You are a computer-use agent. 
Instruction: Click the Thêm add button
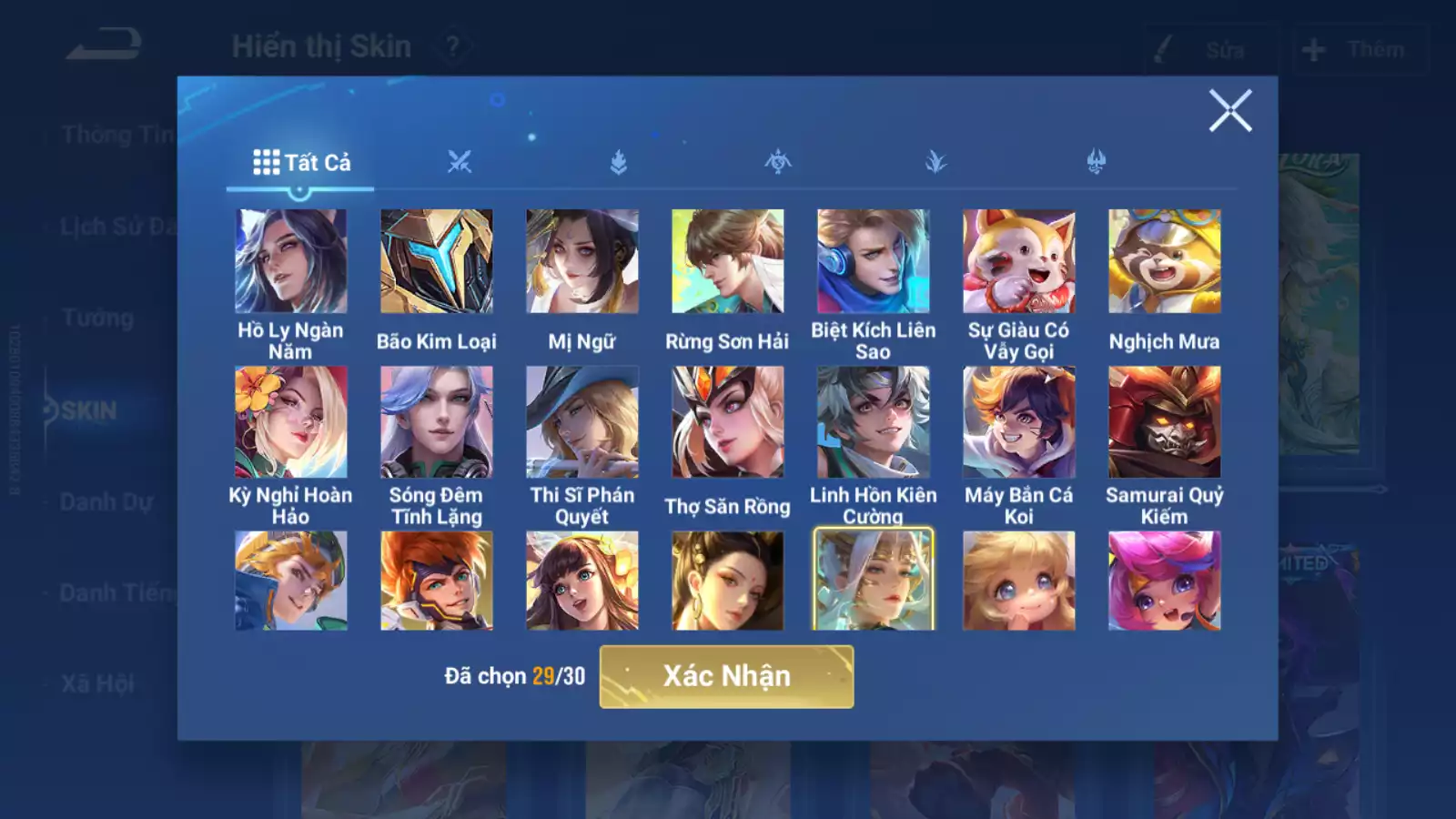tap(1356, 50)
